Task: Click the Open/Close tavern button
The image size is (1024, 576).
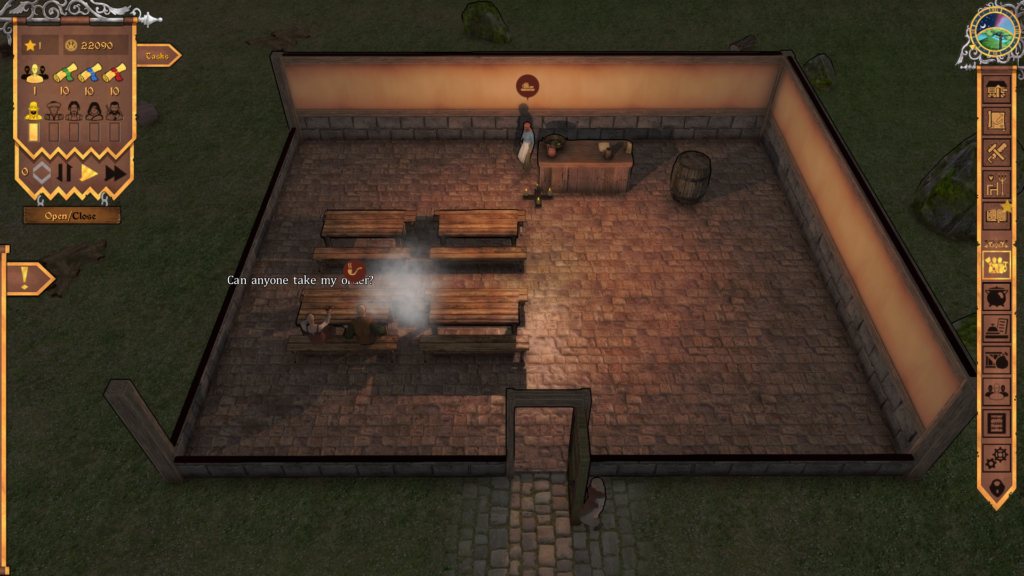Action: [72, 216]
